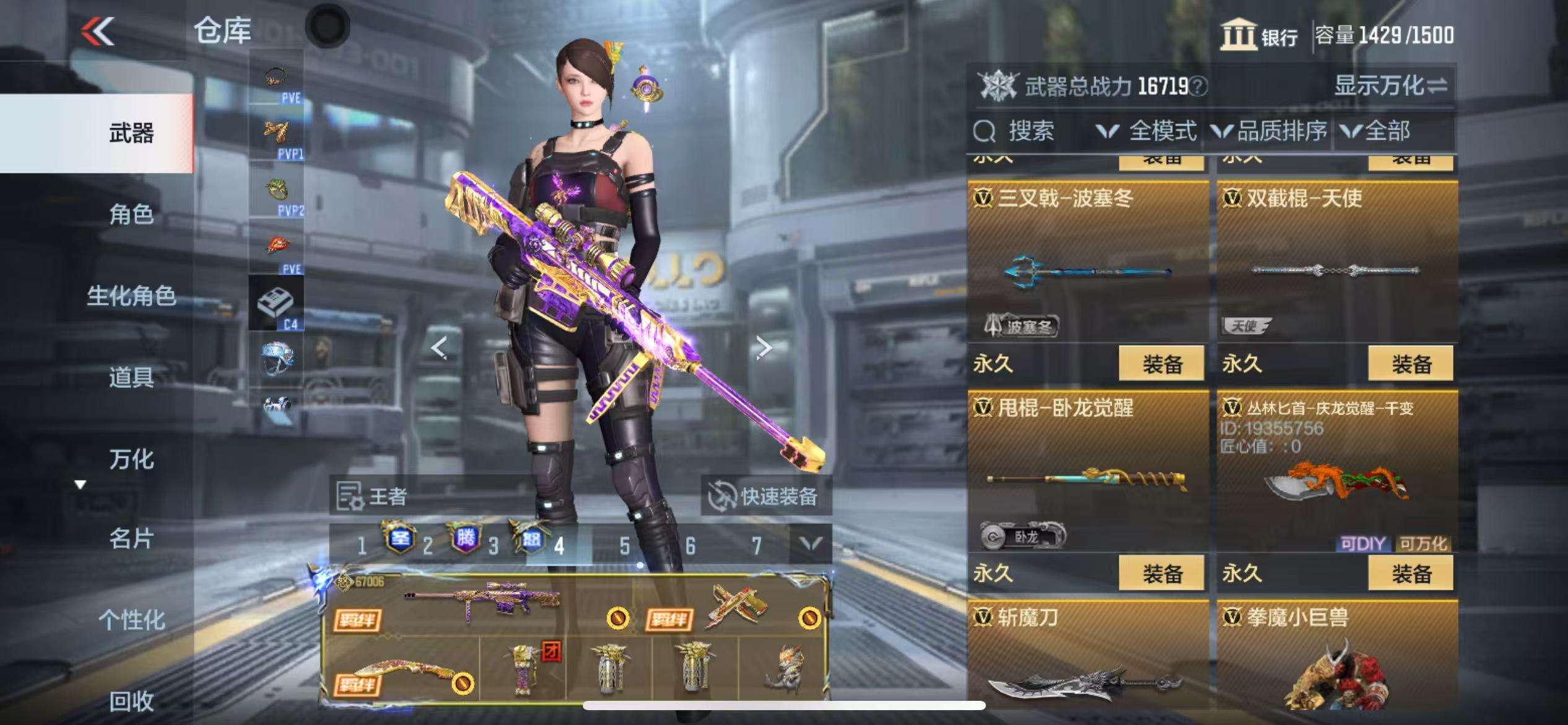Rotate character with the right arrow
The width and height of the screenshot is (1568, 725).
pos(764,348)
